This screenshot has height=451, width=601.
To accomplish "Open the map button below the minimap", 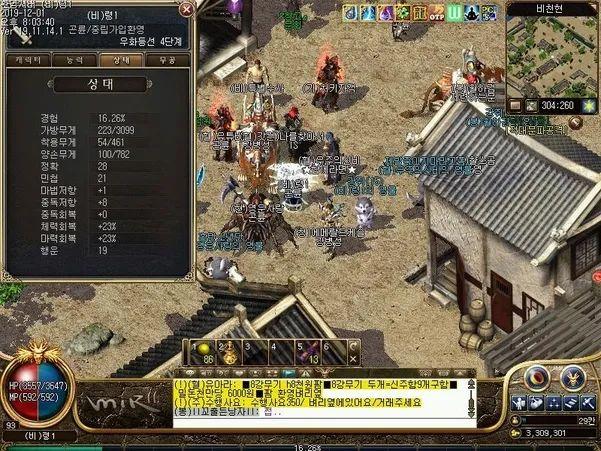I will click(514, 104).
